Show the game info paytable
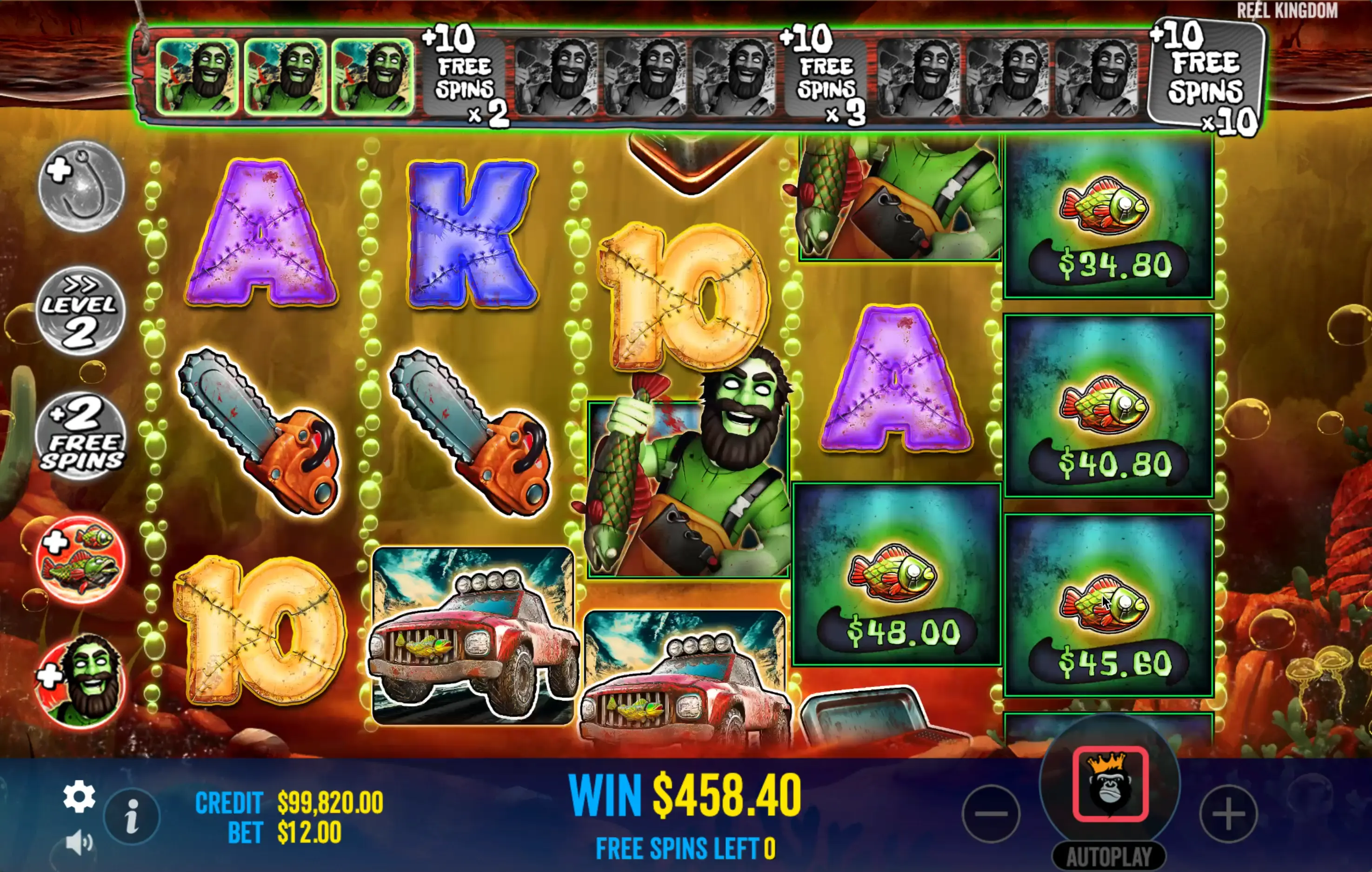 132,816
